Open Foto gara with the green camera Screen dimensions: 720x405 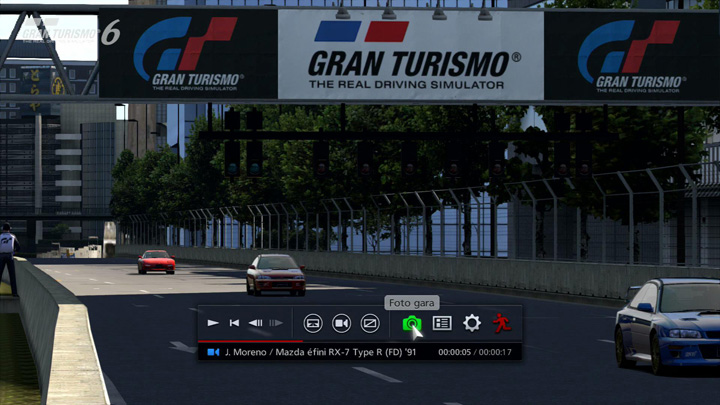[x=411, y=323]
